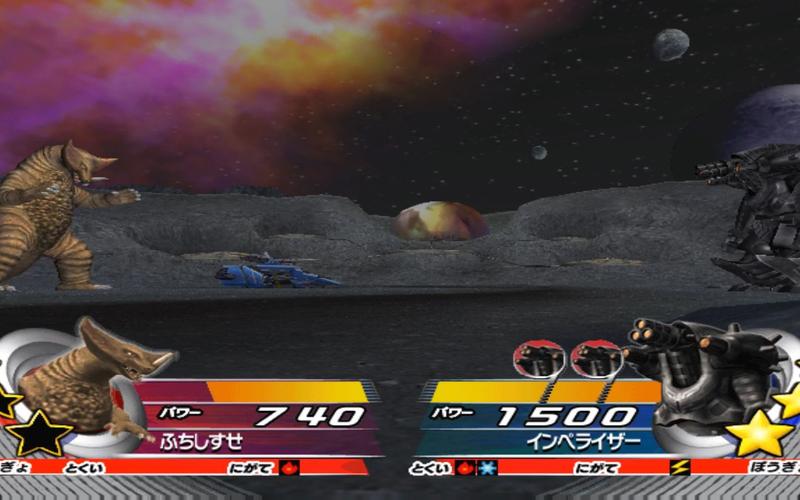Click the fire icon beside the snowflake

click(x=465, y=467)
